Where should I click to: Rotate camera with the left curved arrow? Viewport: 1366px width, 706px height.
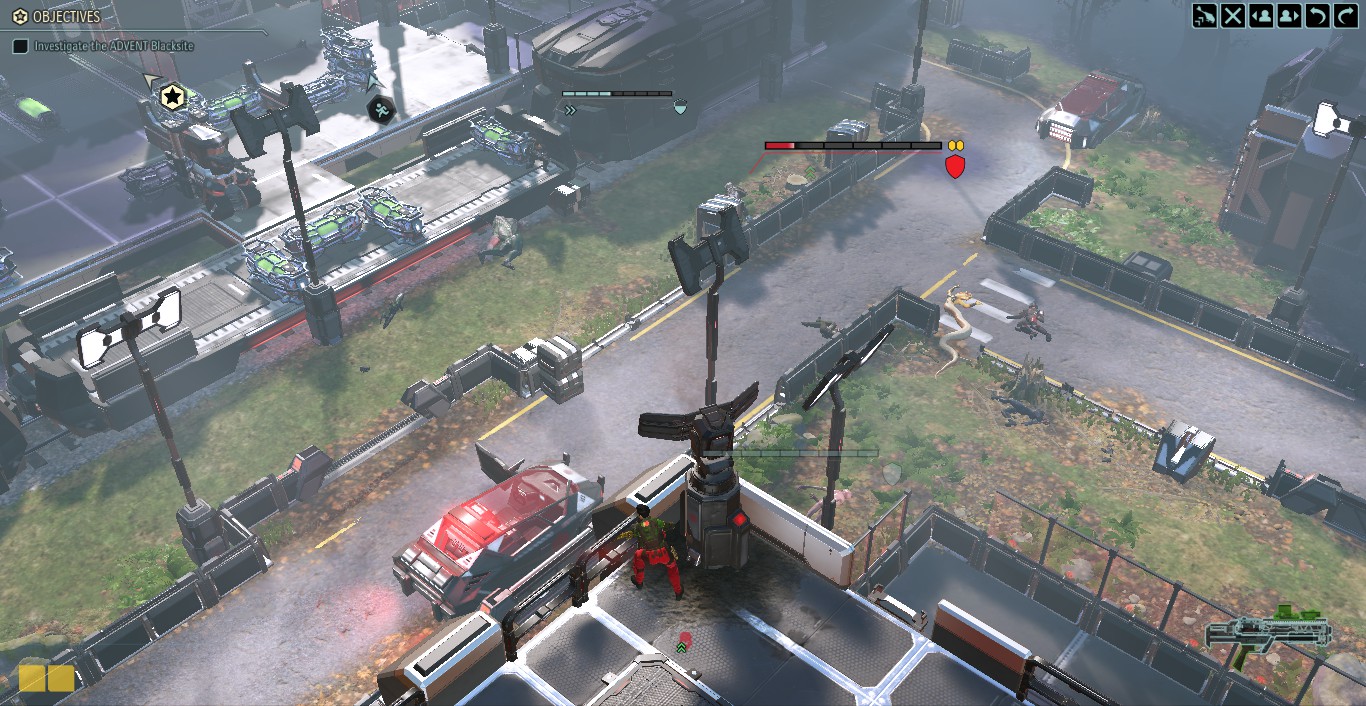click(x=1317, y=16)
